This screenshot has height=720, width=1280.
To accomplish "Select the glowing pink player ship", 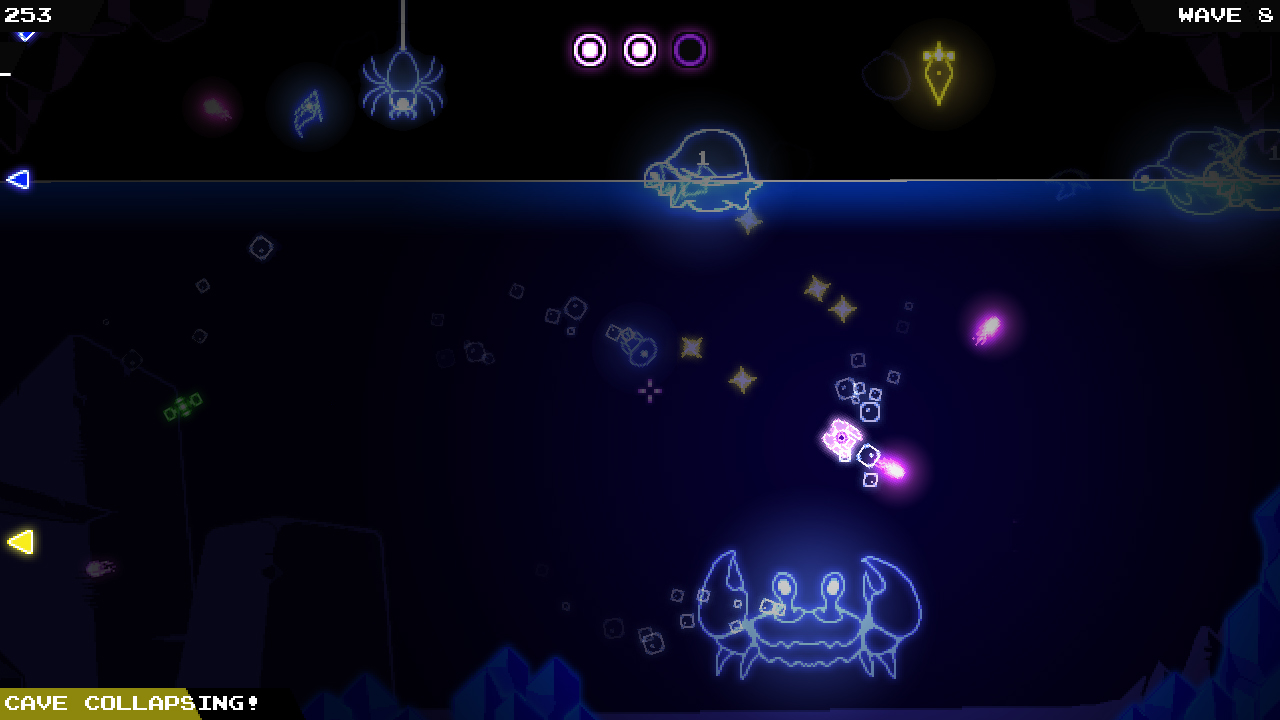I will (x=843, y=438).
